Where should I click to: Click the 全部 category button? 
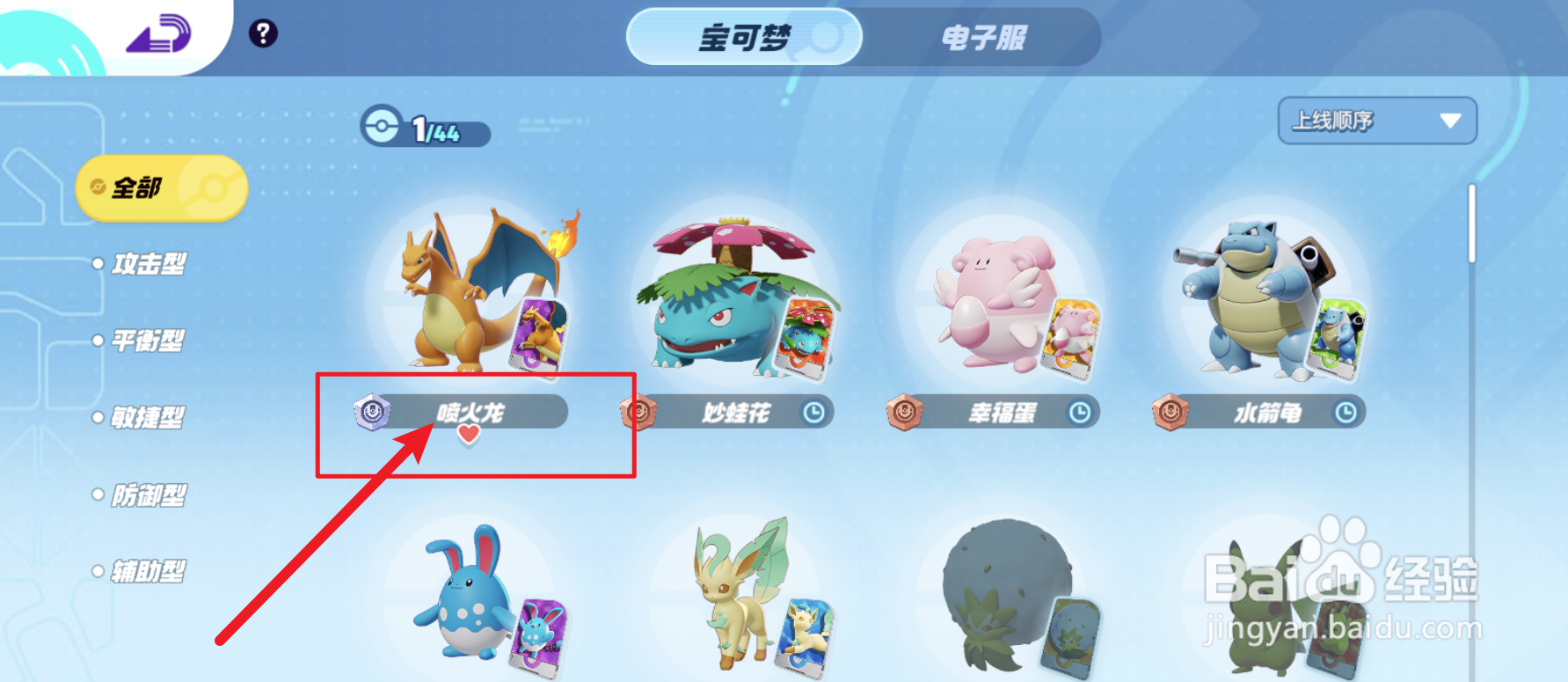point(161,187)
